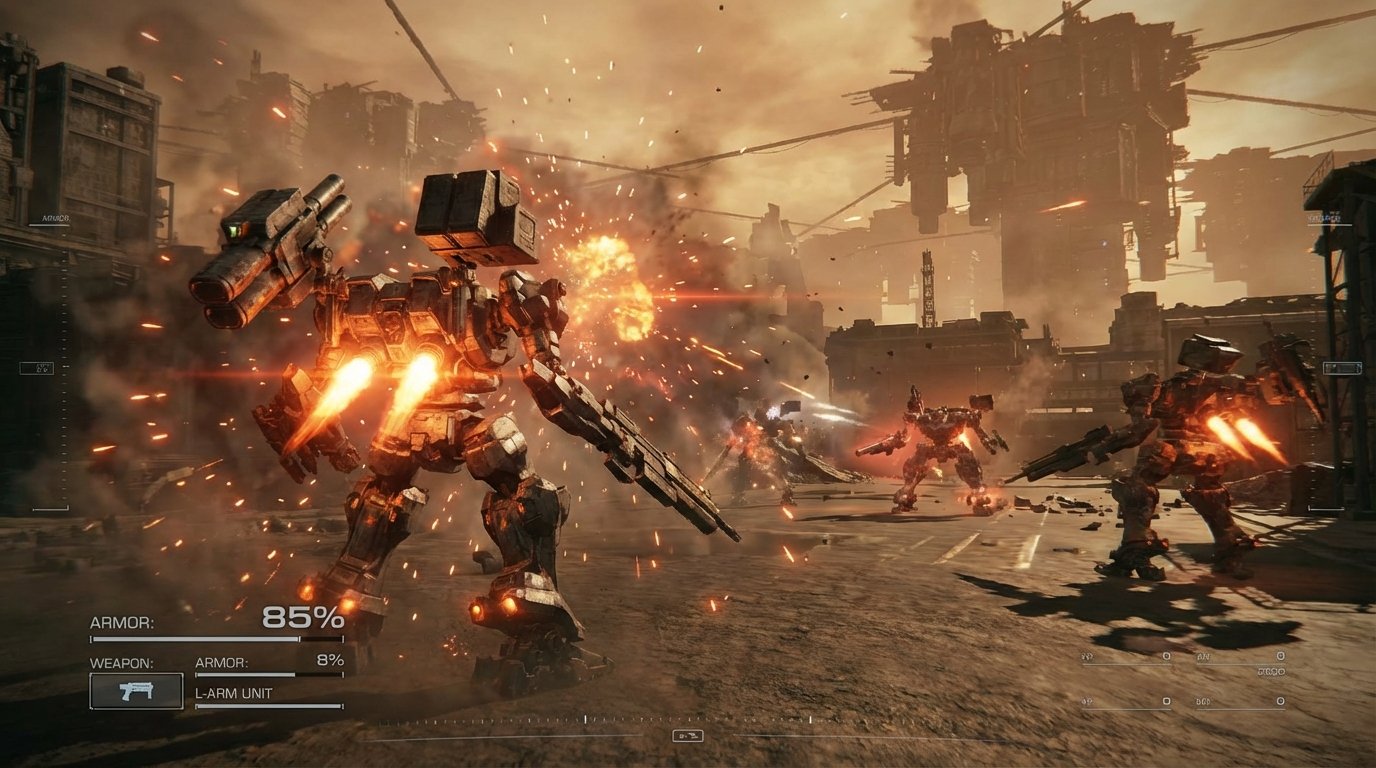Select the ammo counter icon bottom right
The image size is (1376, 768).
pyautogui.click(x=1167, y=655)
